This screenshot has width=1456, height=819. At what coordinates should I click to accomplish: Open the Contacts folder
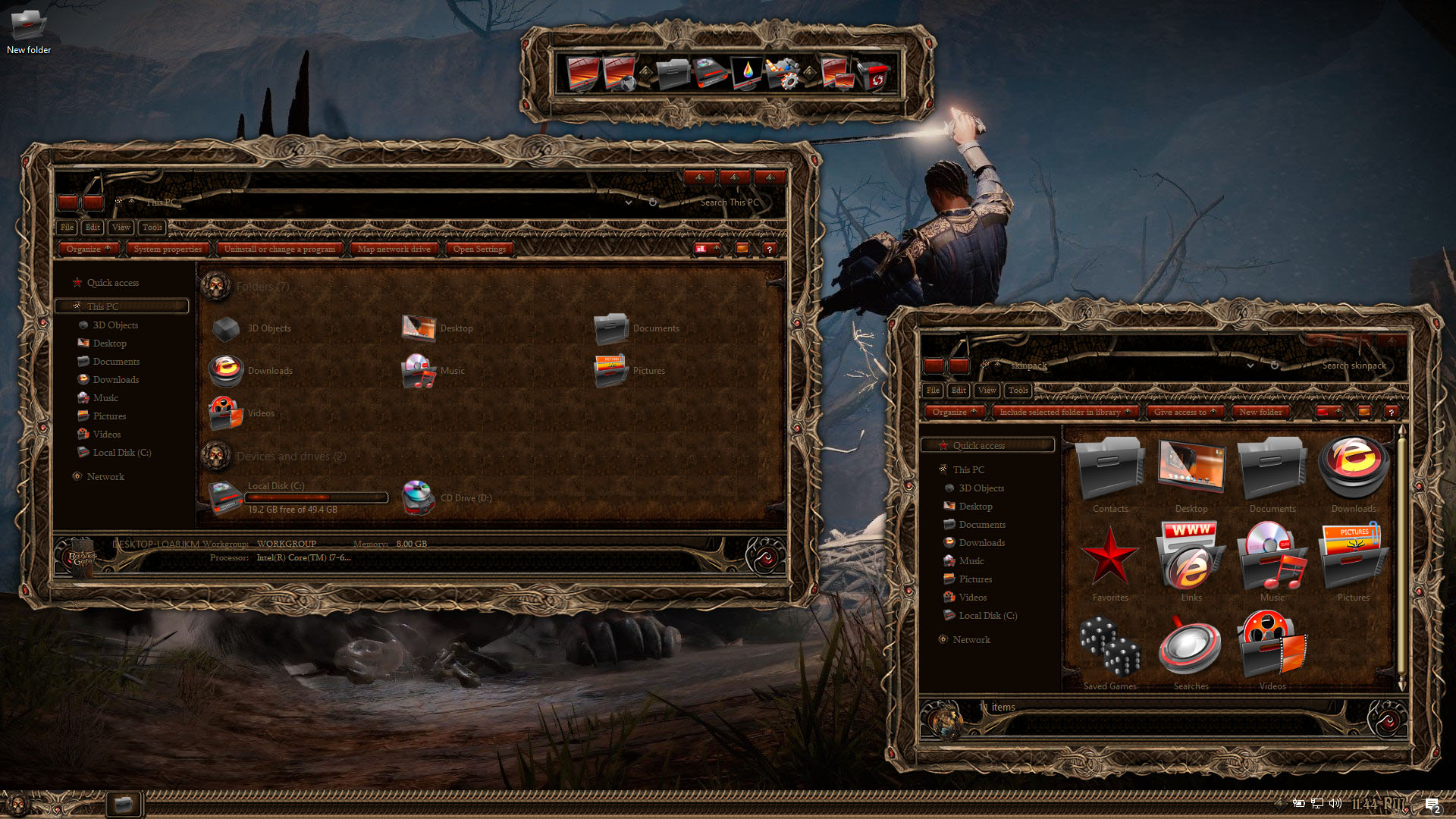[x=1110, y=475]
